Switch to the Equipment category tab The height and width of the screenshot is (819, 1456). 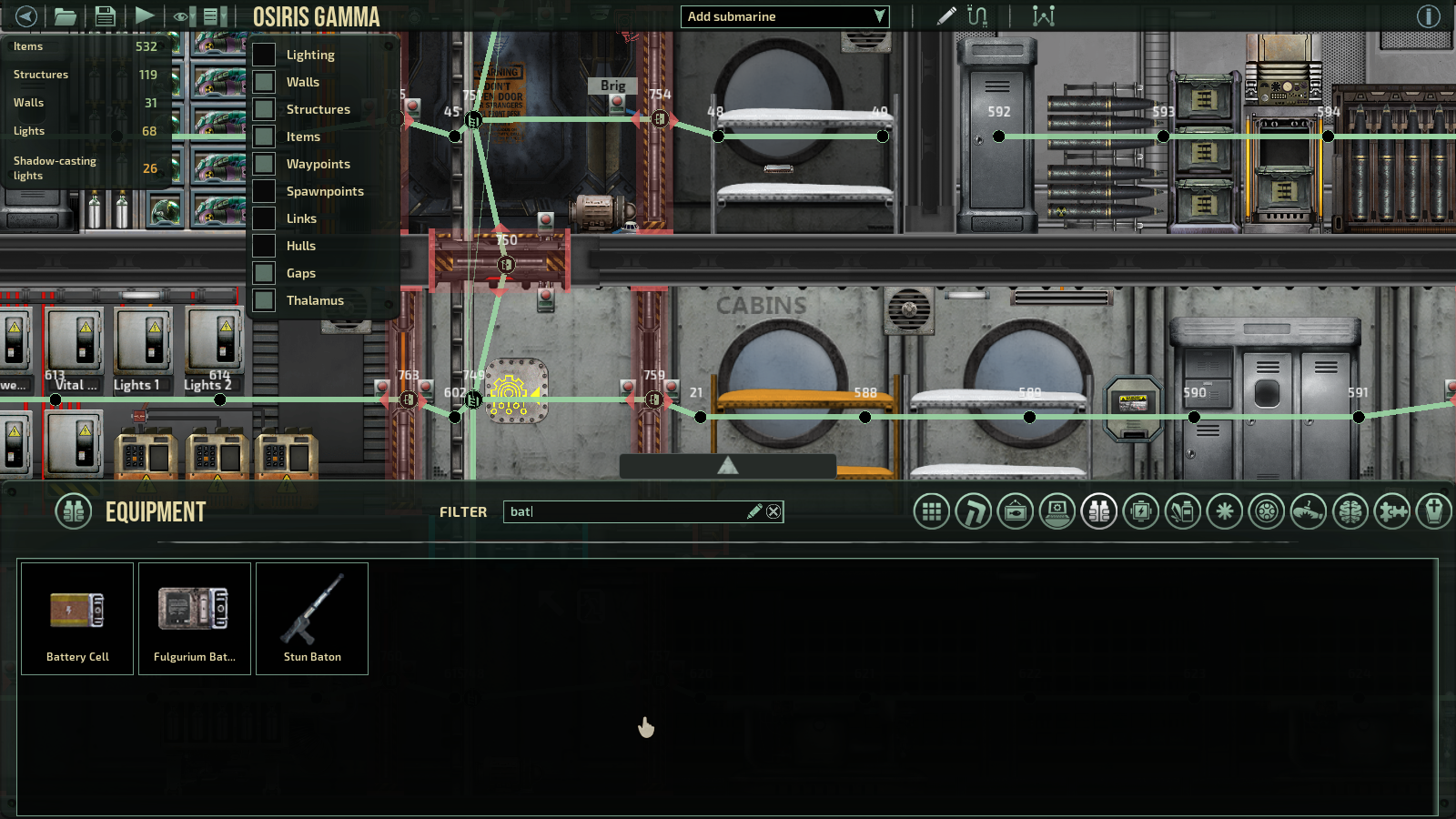[x=1097, y=511]
